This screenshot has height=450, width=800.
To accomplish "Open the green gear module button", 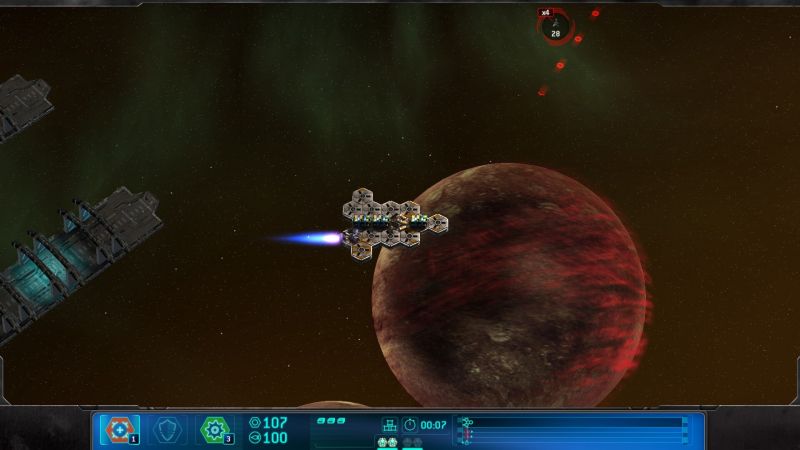I will click(215, 429).
